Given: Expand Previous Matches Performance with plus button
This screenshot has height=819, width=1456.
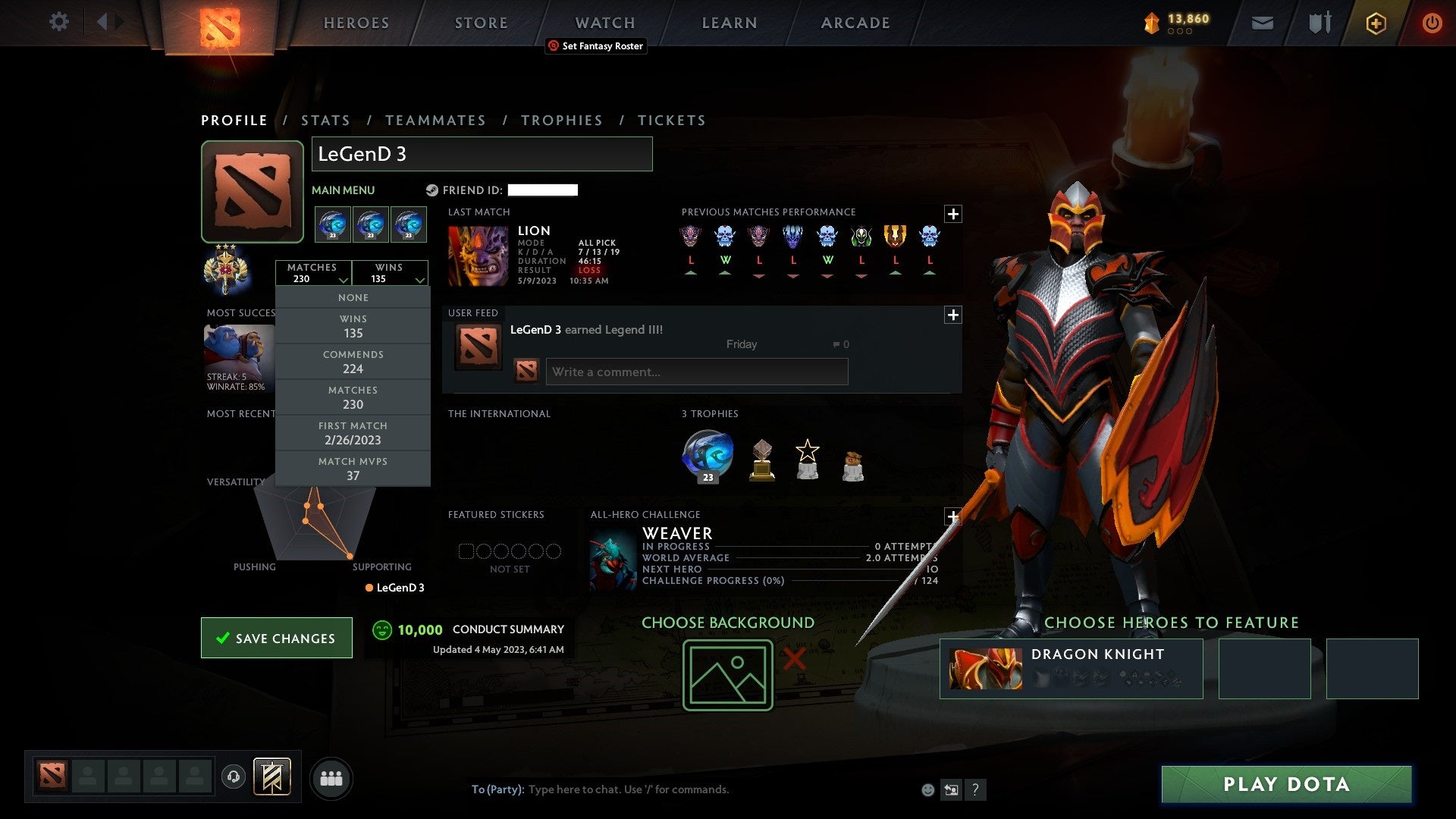Looking at the screenshot, I should [x=954, y=215].
